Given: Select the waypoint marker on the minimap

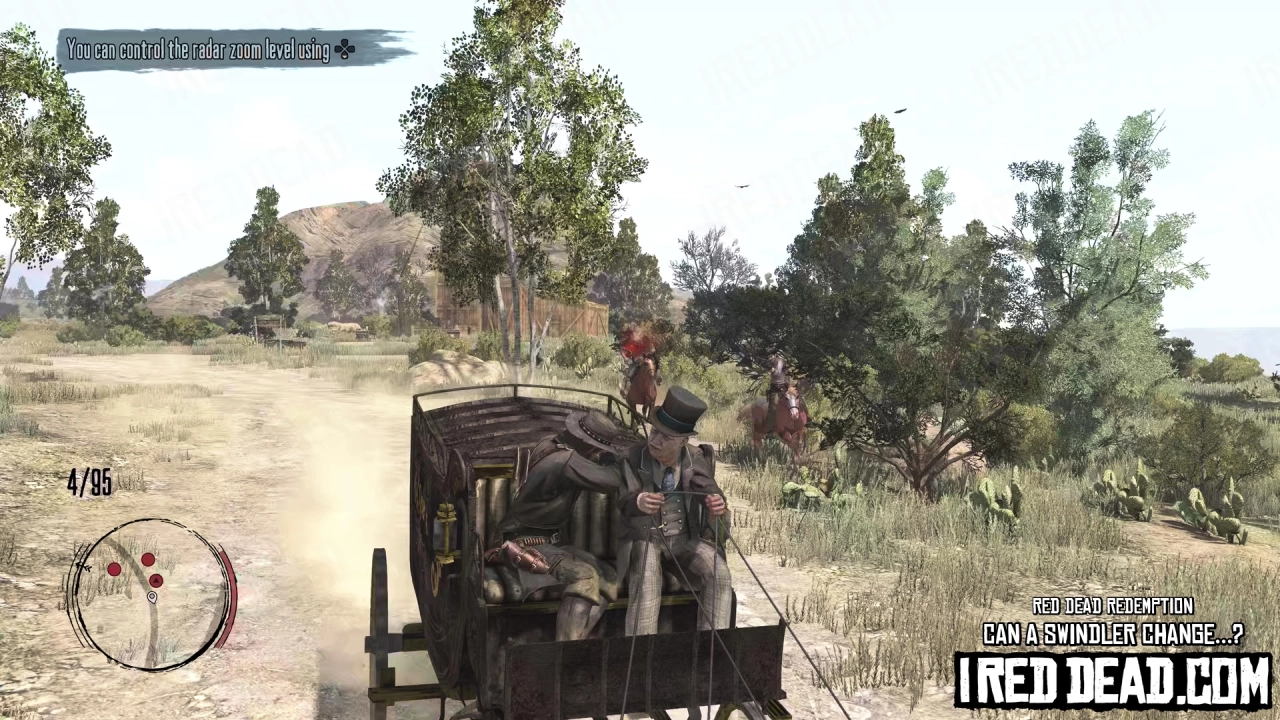Looking at the screenshot, I should [152, 597].
